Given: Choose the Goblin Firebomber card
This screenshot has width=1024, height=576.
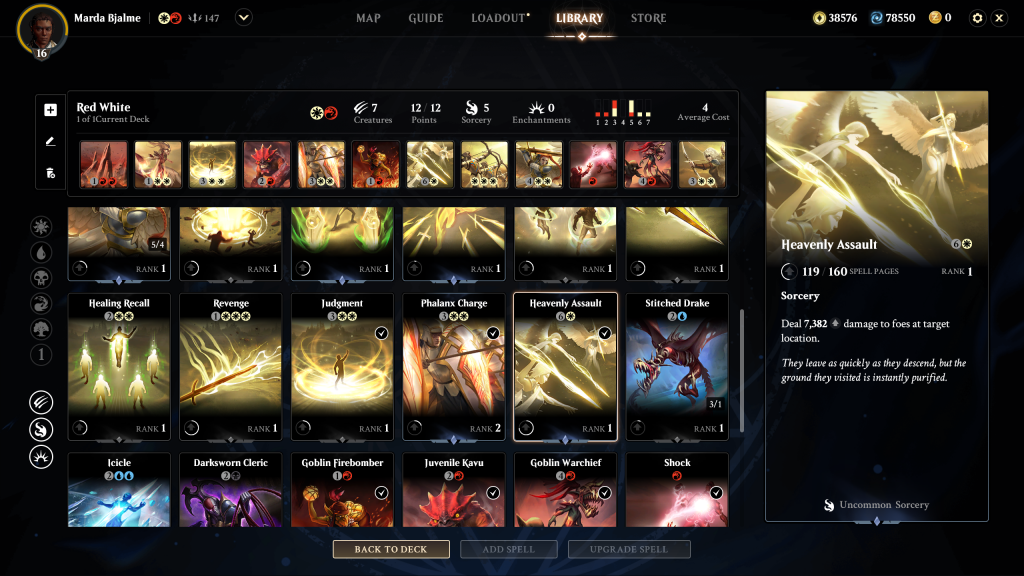Looking at the screenshot, I should pos(343,490).
